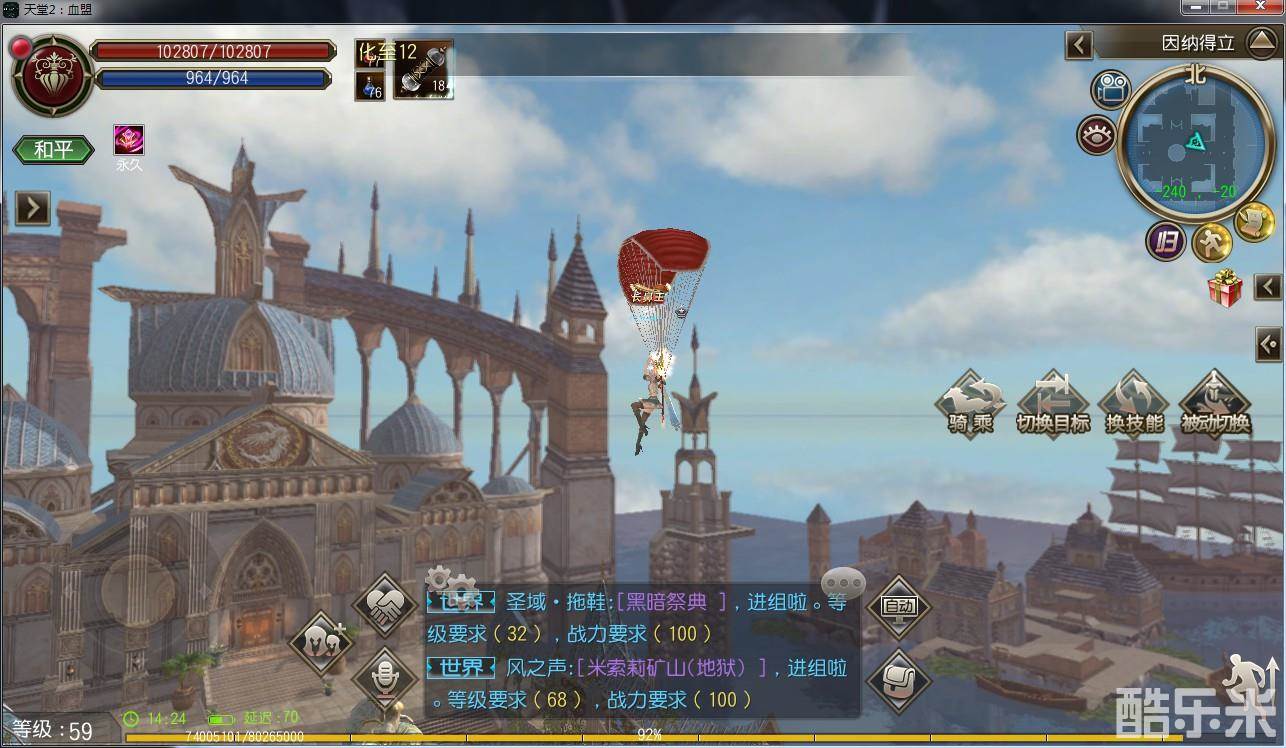The width and height of the screenshot is (1286, 748).
Task: Select the pink permanent buff icon
Action: [129, 140]
